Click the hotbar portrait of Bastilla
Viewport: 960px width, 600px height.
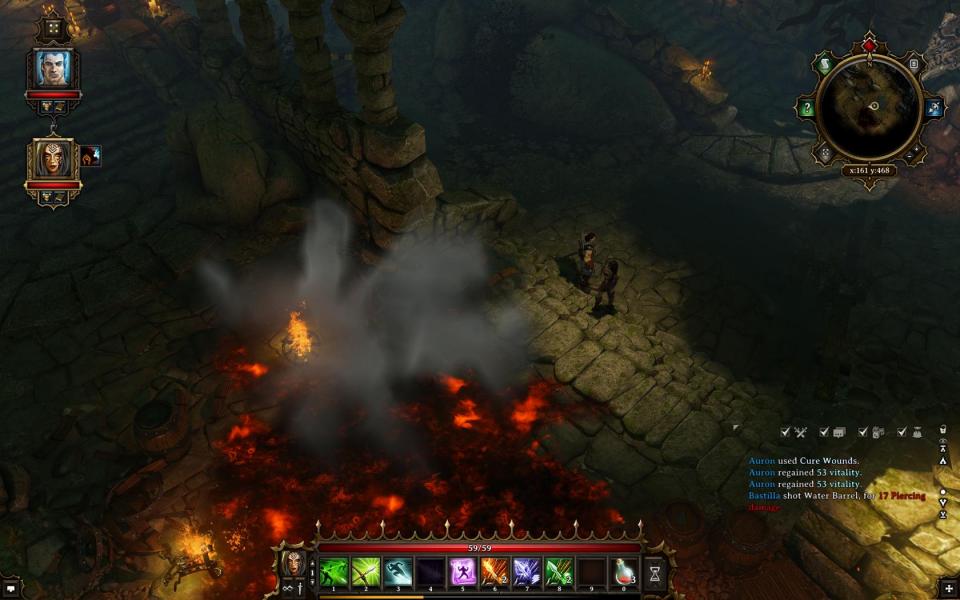click(x=294, y=564)
